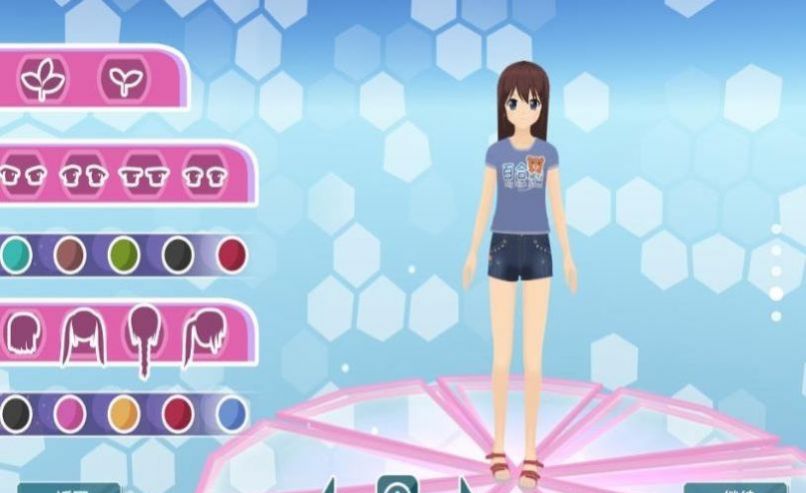Select the blue hair color swatch

[231, 413]
